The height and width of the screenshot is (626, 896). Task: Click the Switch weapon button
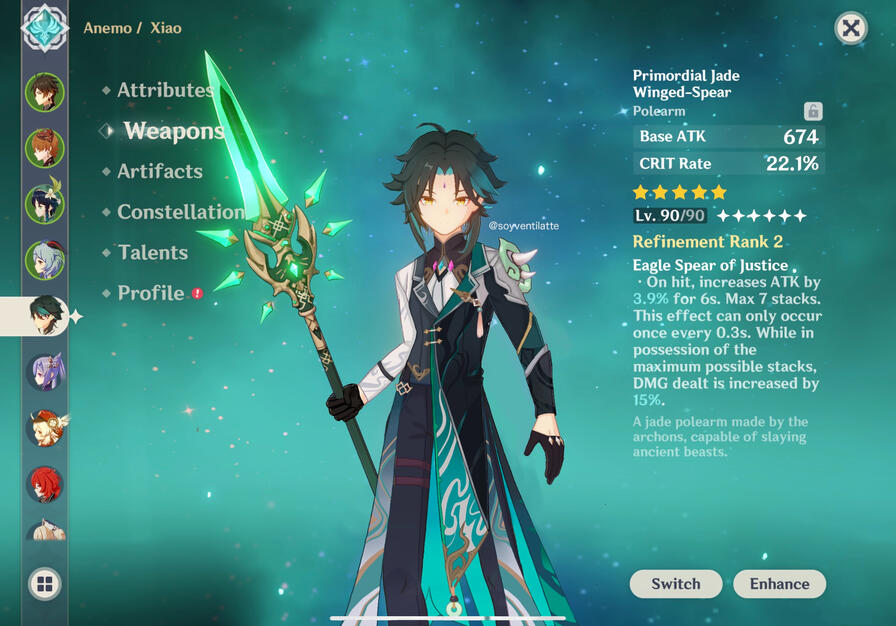tap(676, 584)
